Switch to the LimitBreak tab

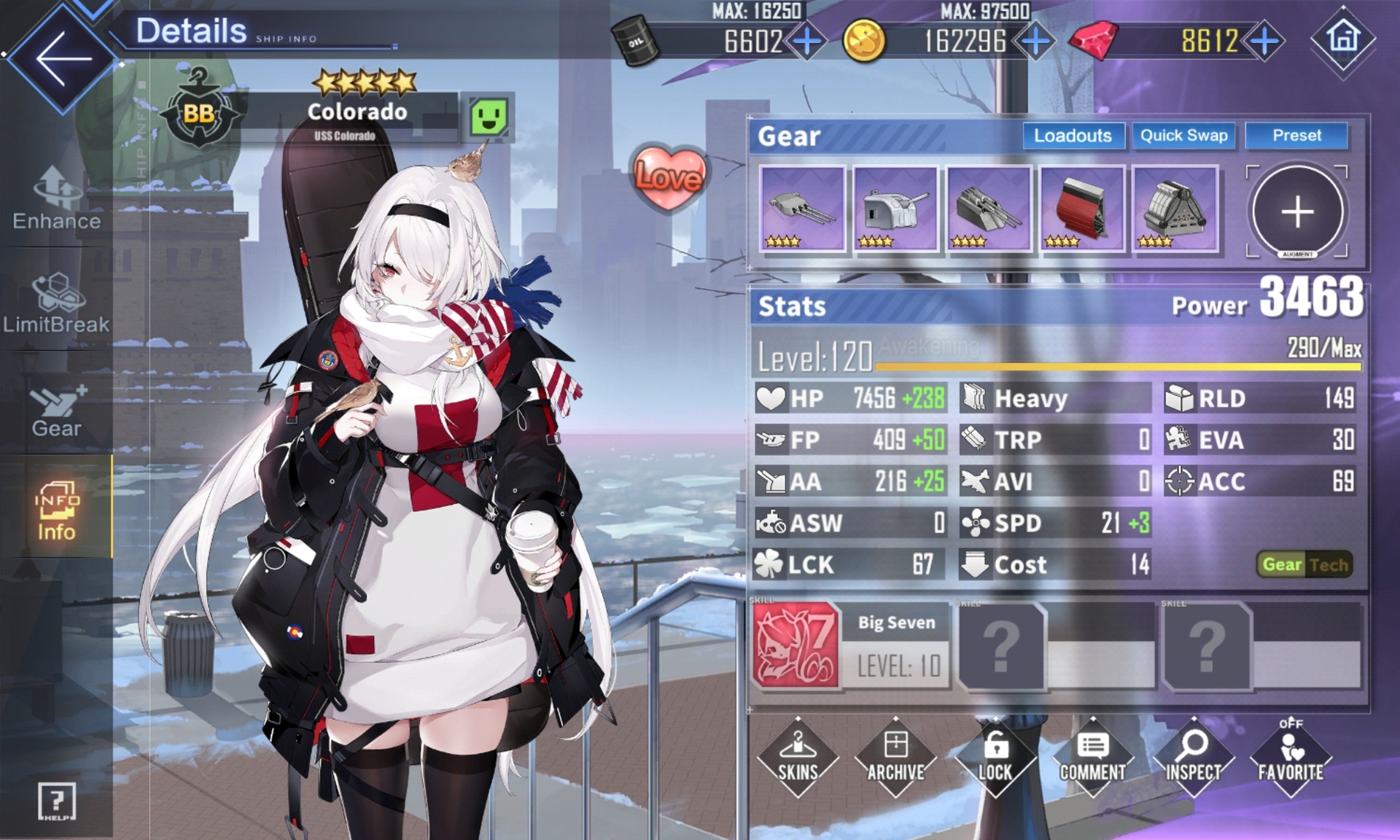[x=57, y=303]
